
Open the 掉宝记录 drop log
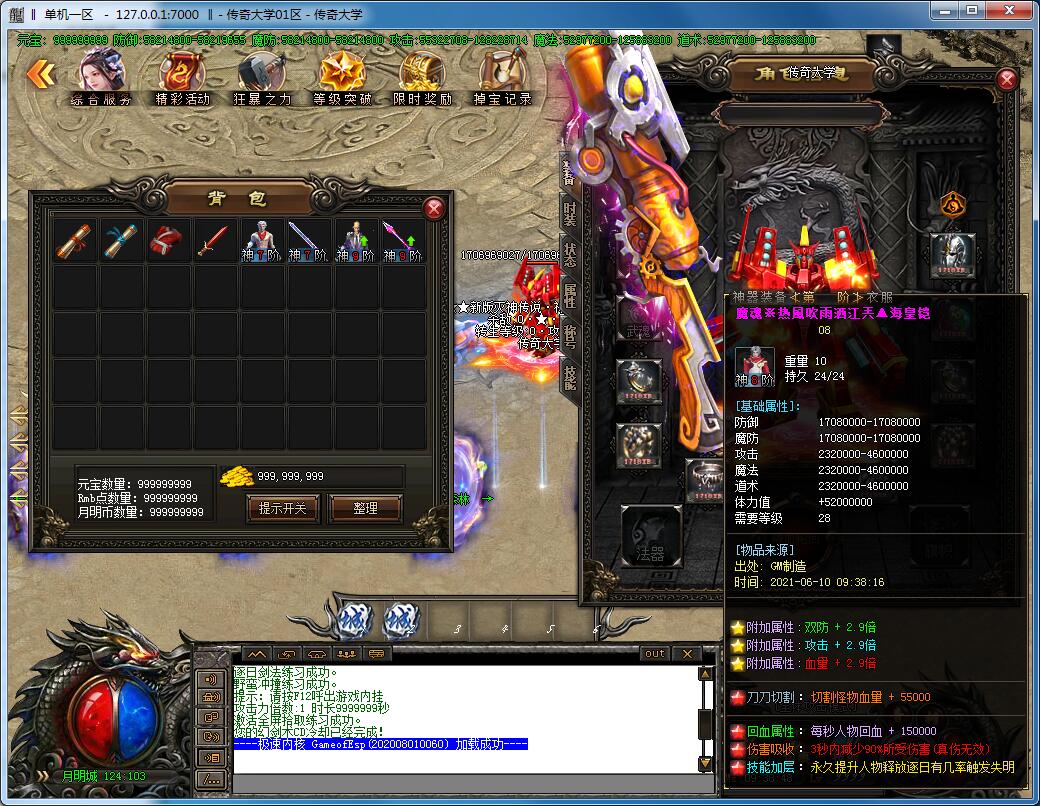coord(502,76)
